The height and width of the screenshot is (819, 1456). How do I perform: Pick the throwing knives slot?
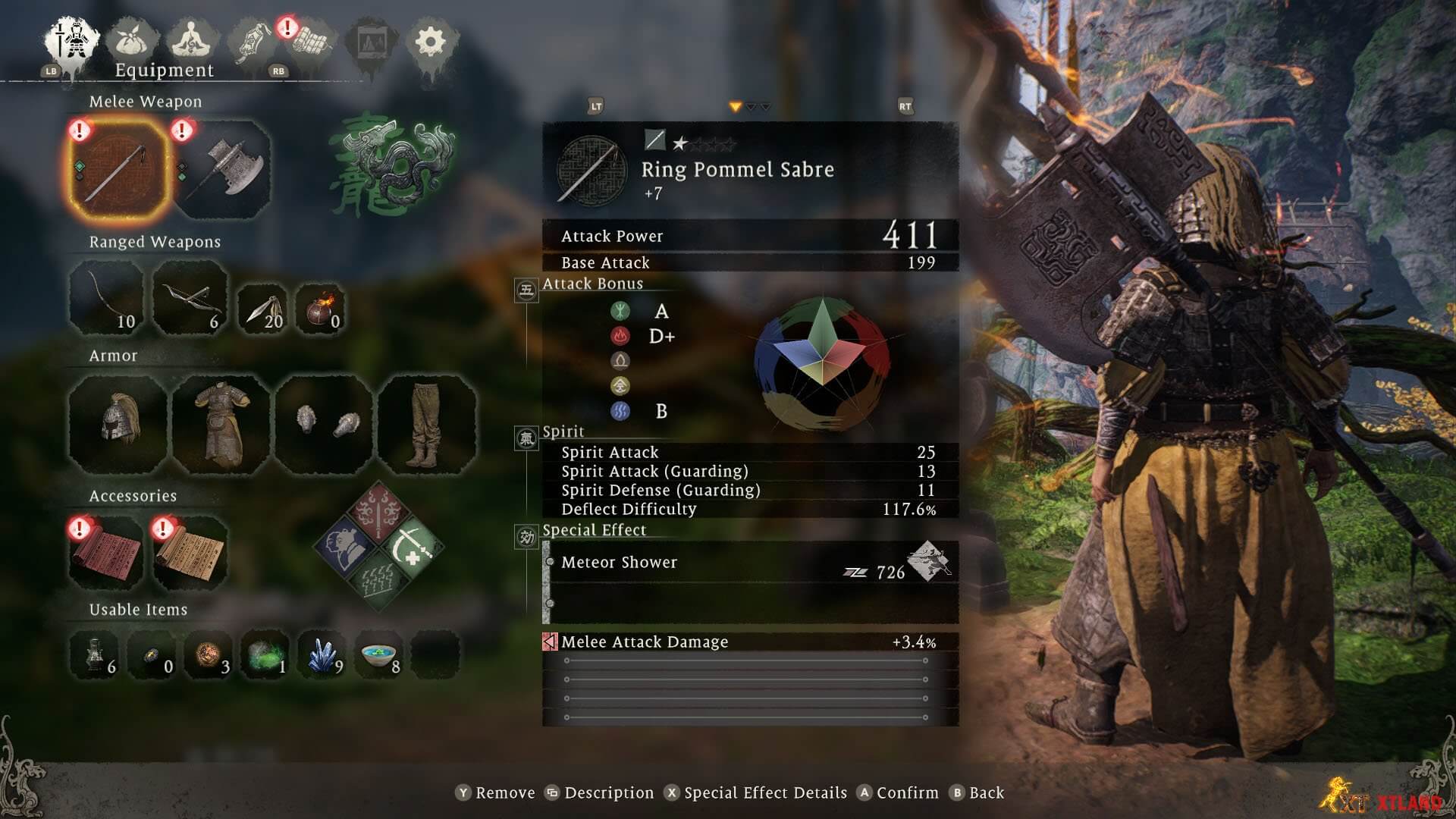pos(262,309)
